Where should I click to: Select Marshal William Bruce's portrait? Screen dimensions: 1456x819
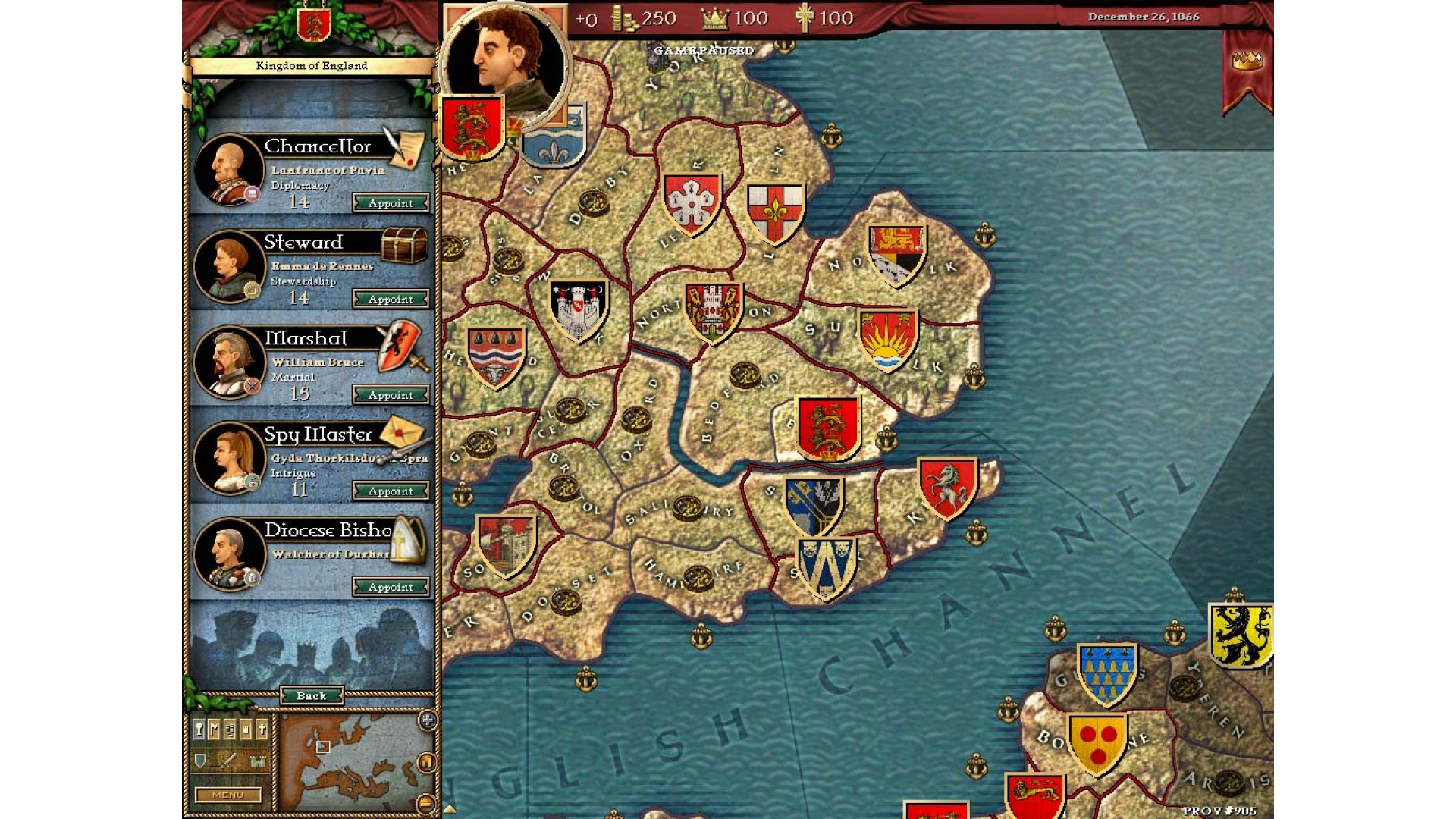[x=229, y=362]
